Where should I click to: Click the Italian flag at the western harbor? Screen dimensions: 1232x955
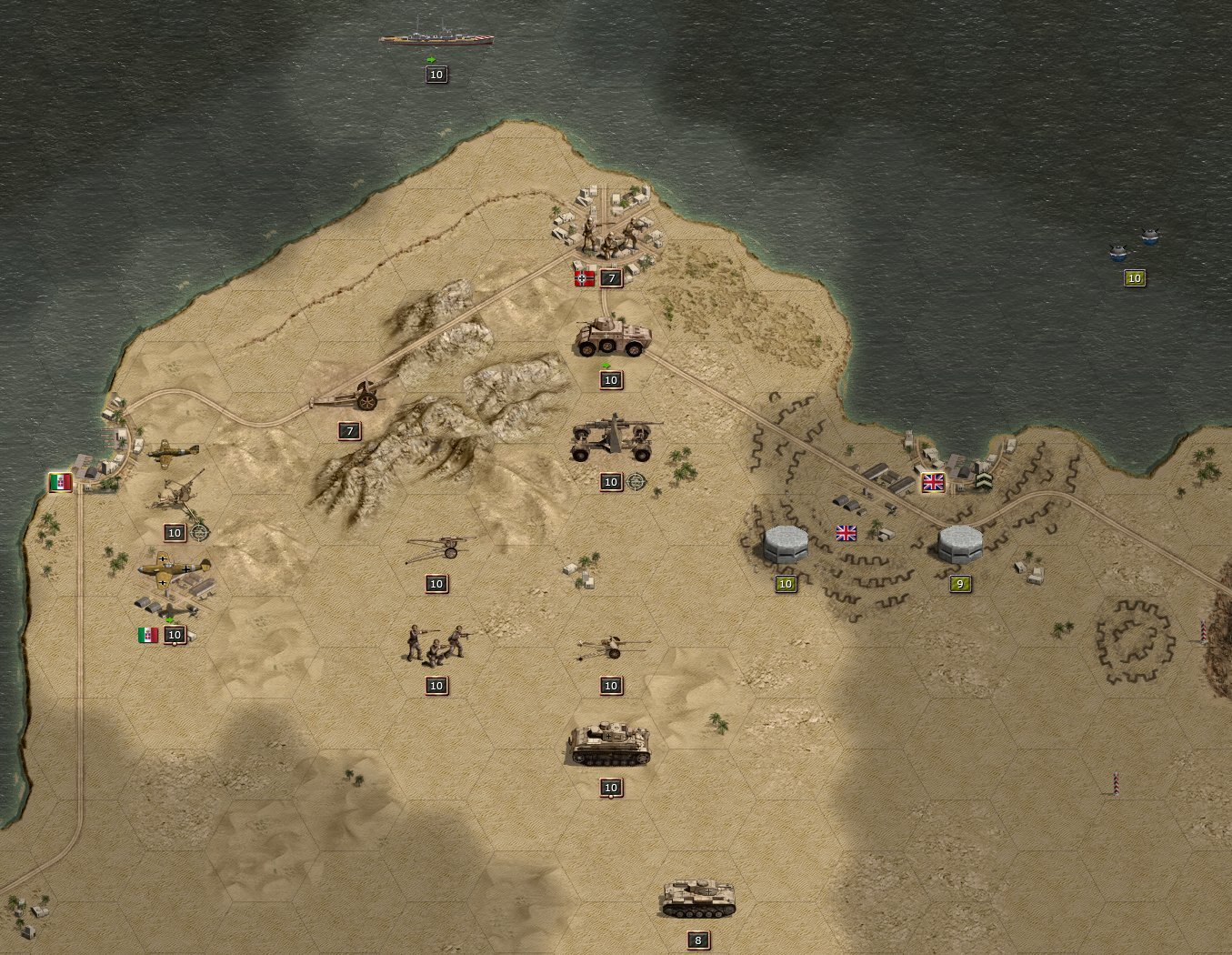(58, 484)
